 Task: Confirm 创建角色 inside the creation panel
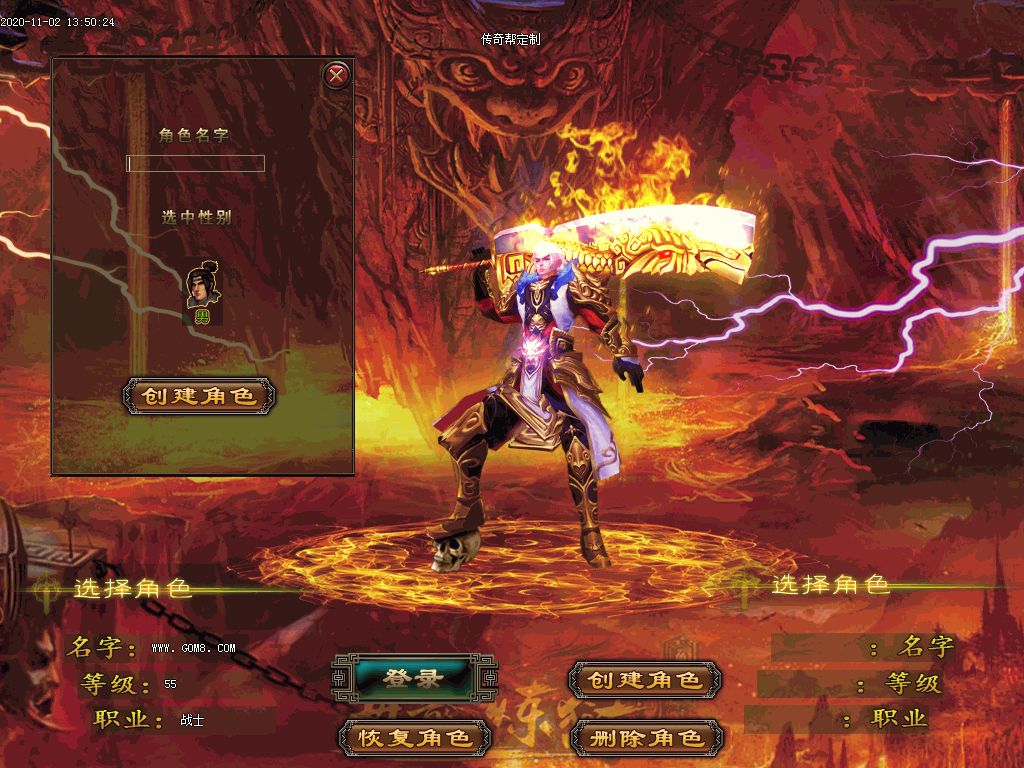click(x=198, y=396)
